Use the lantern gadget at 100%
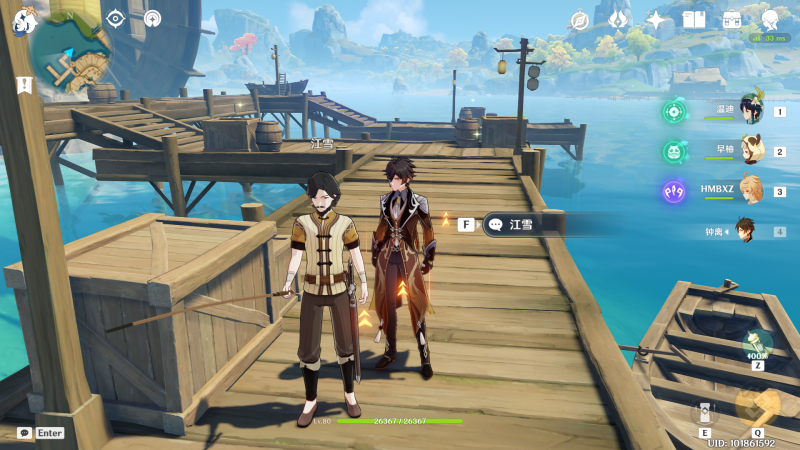Image resolution: width=800 pixels, height=450 pixels. 757,344
